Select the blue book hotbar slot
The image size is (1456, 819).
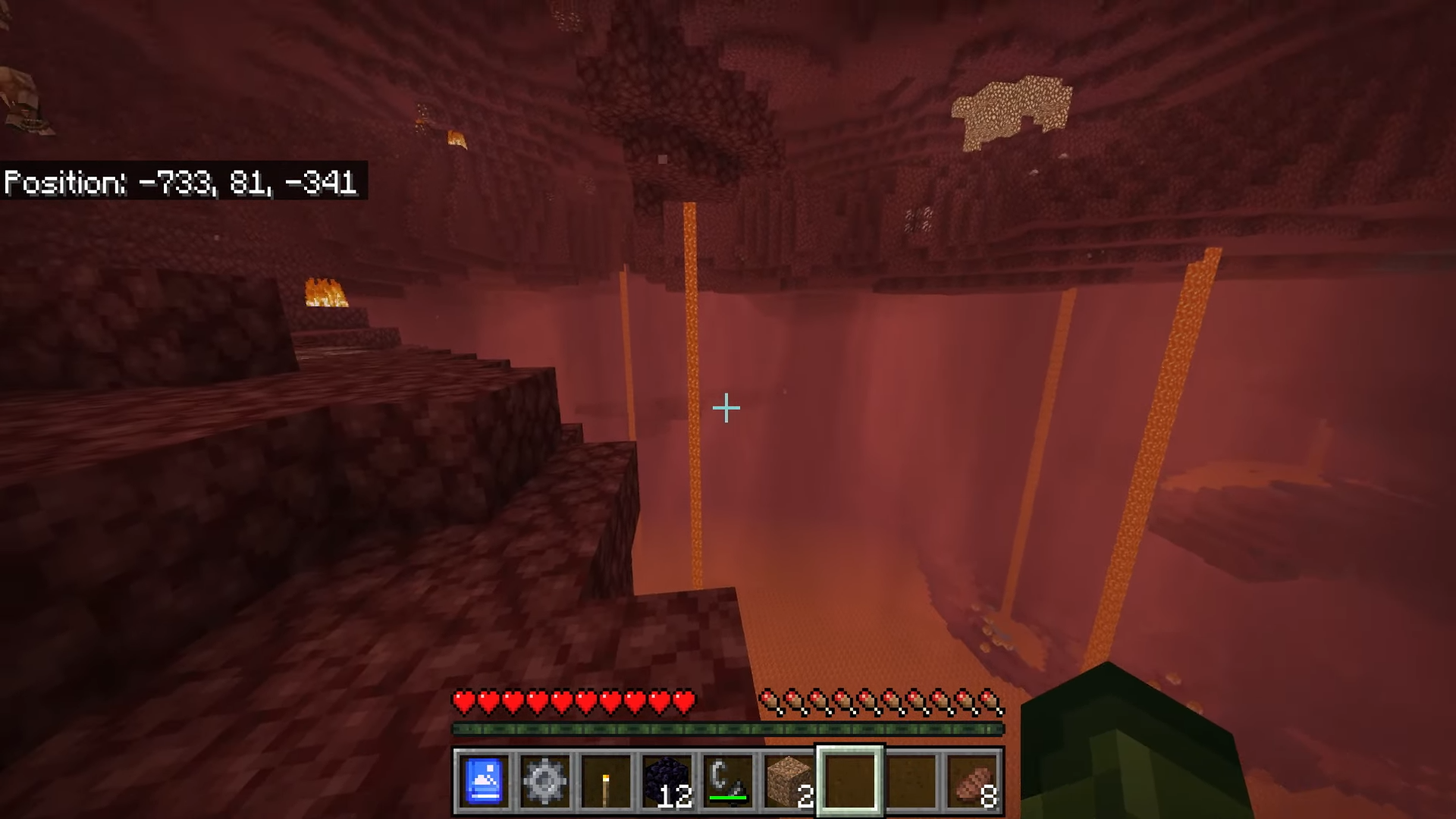click(x=484, y=781)
